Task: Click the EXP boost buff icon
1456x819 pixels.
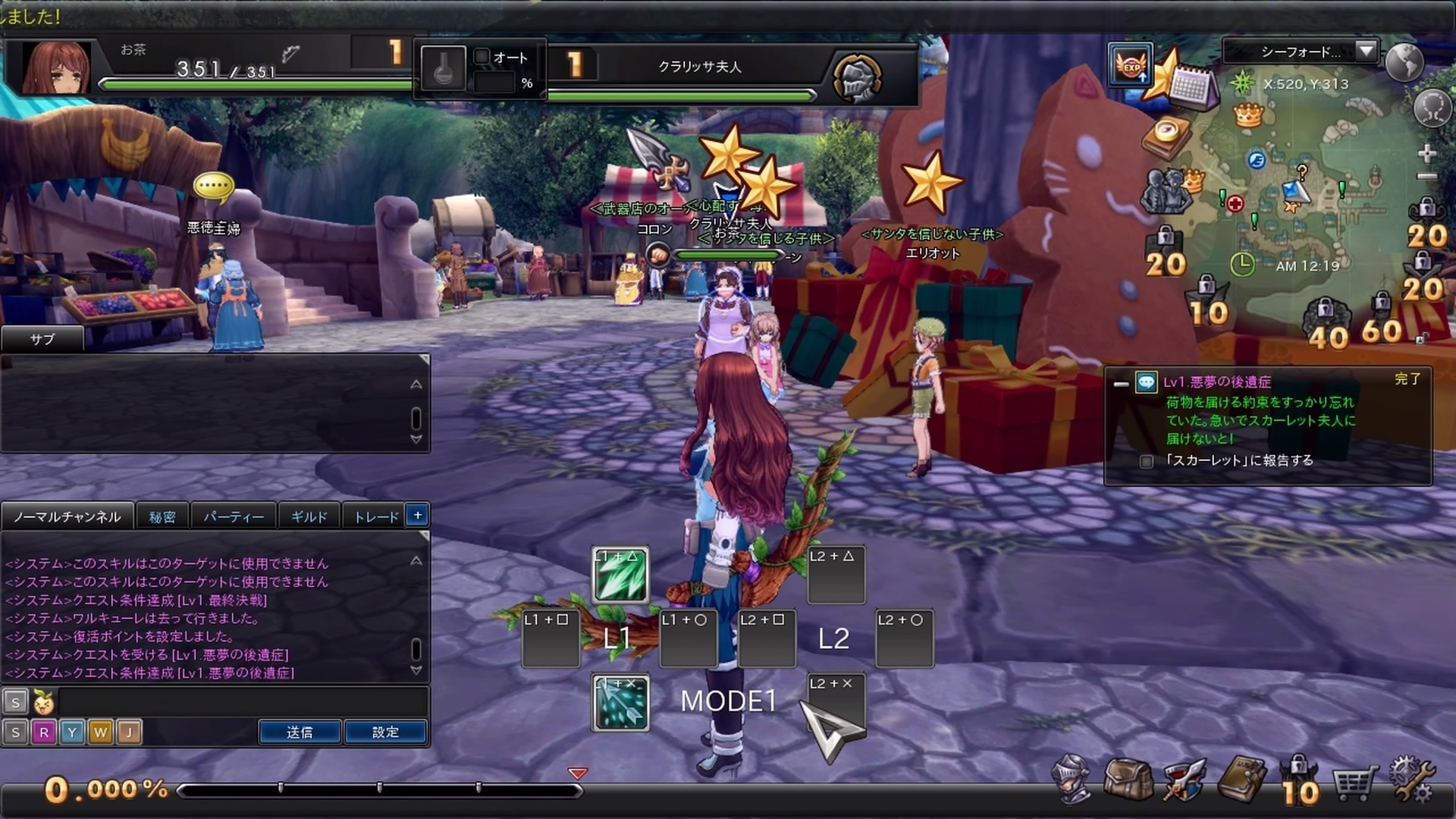Action: point(1131,65)
